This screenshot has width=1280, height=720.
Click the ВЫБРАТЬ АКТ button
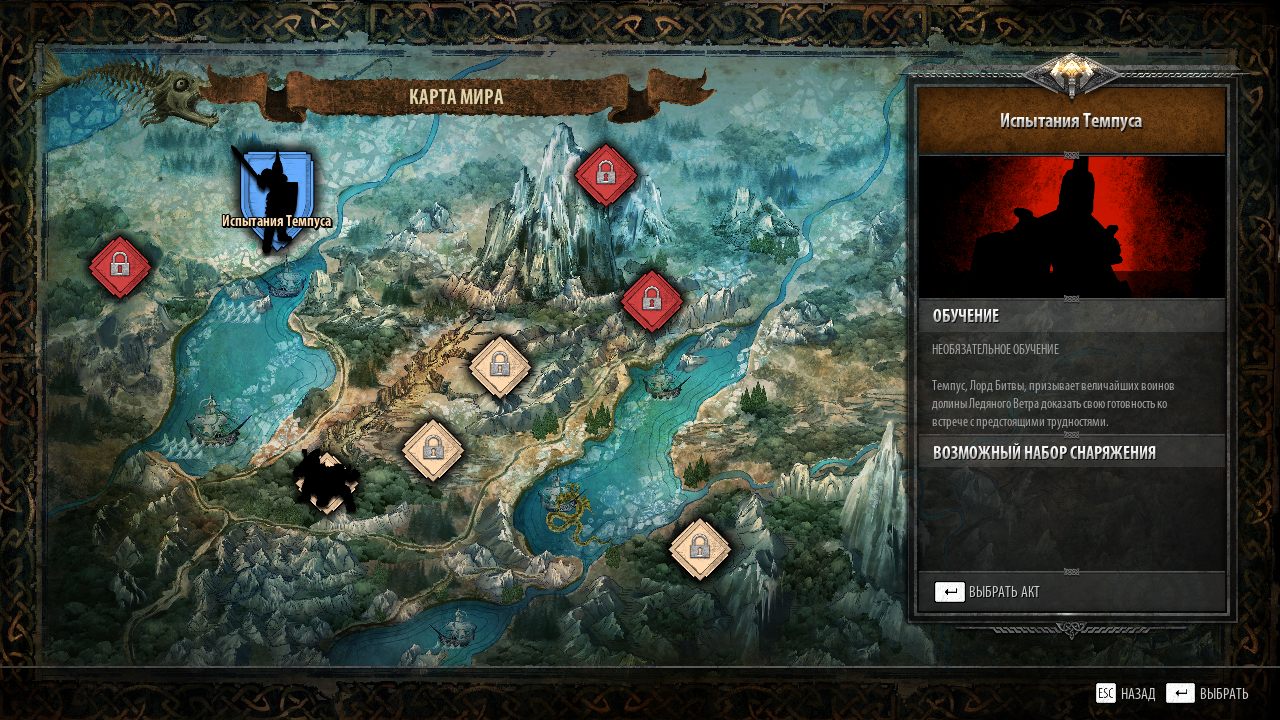point(988,592)
